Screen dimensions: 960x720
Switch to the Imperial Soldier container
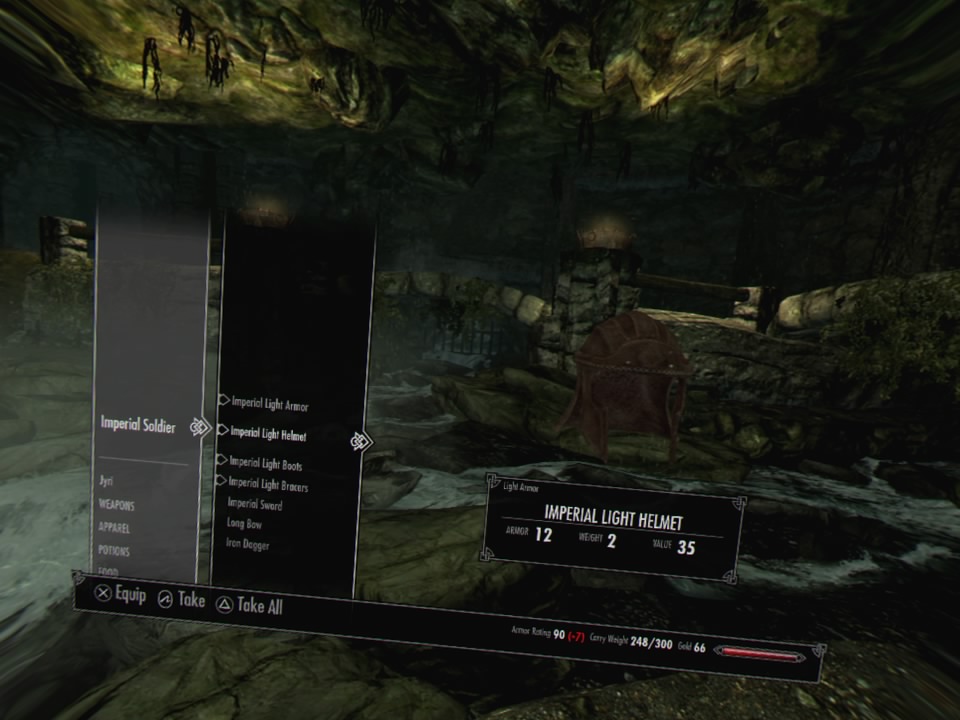click(138, 426)
